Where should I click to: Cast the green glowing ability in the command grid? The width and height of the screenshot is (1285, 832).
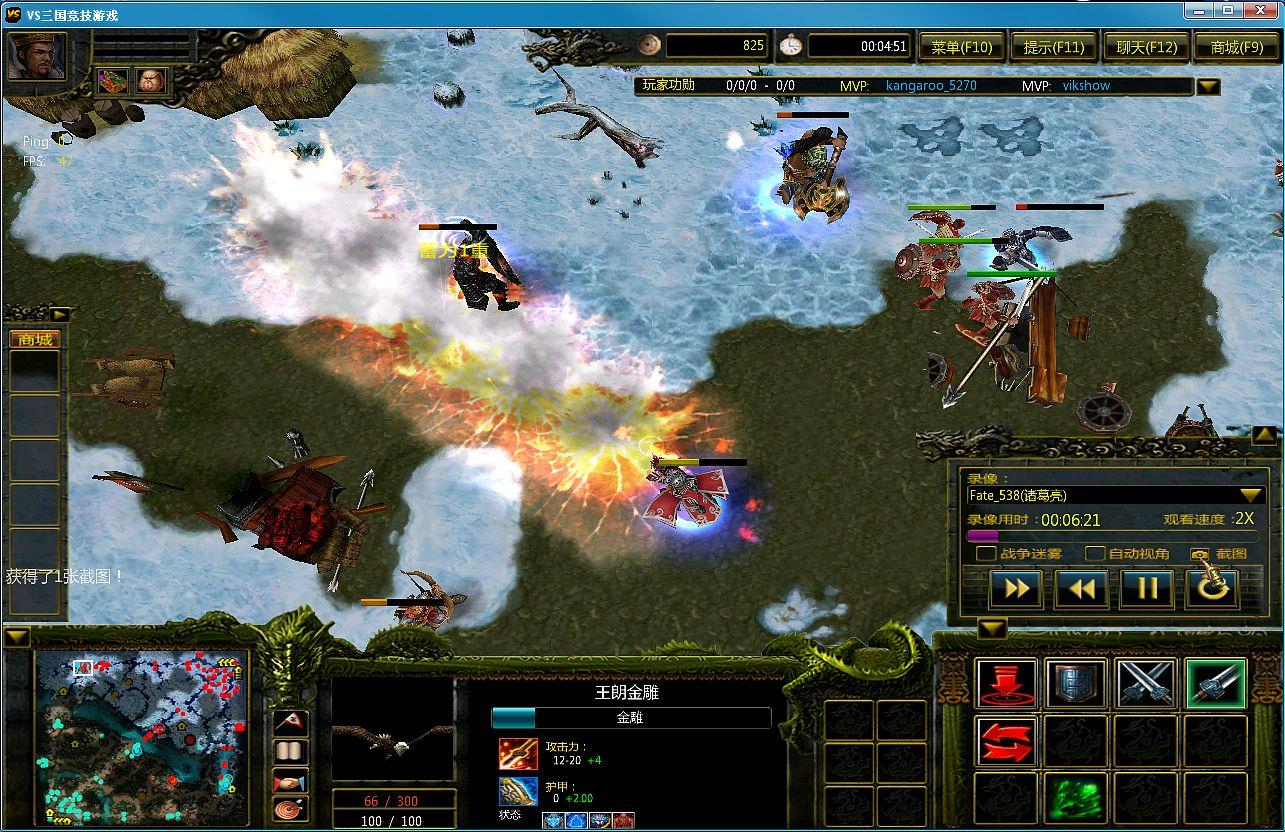(x=1075, y=796)
